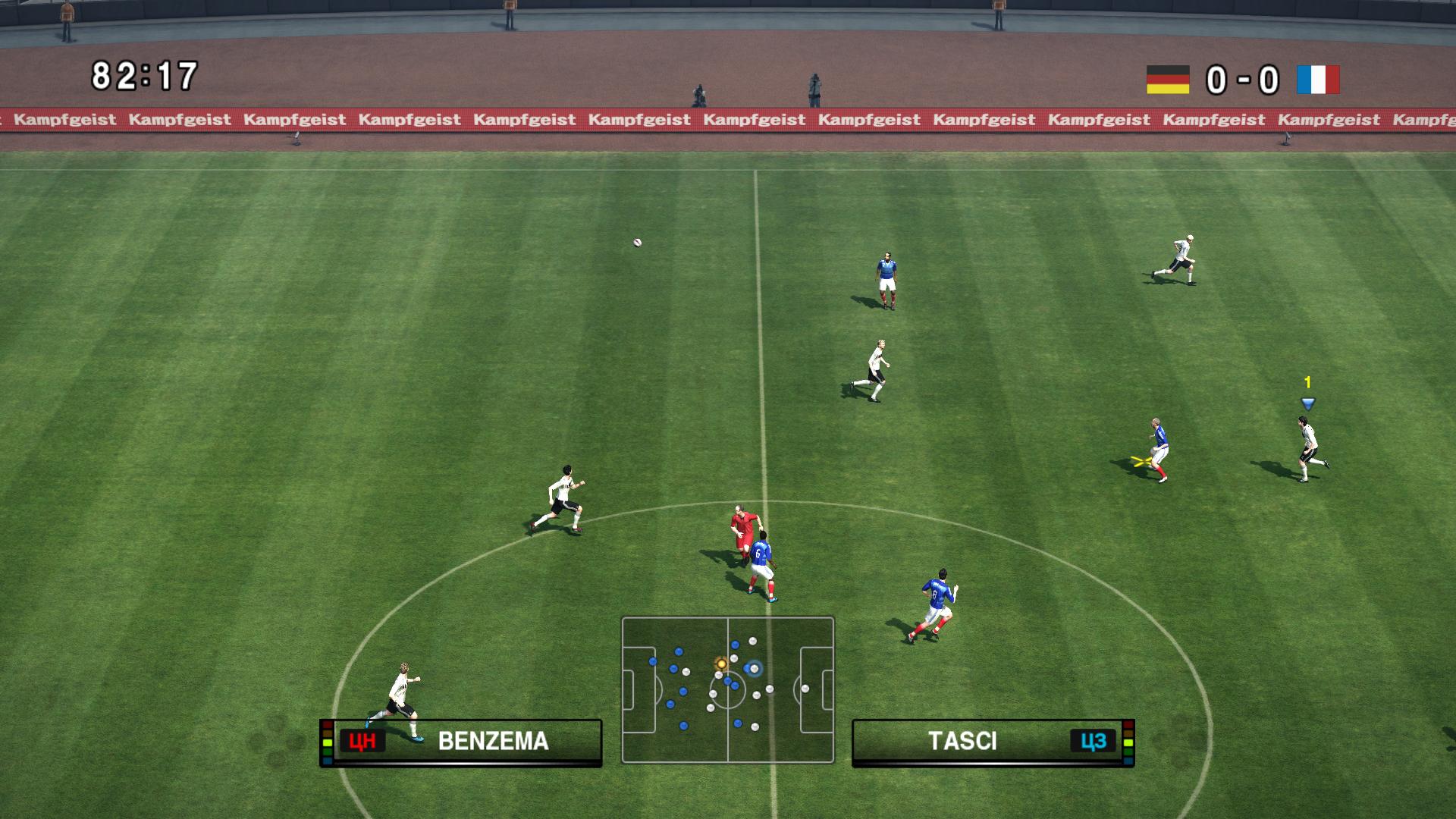Click the pitch radar minimap
The width and height of the screenshot is (1456, 819).
coord(727,689)
